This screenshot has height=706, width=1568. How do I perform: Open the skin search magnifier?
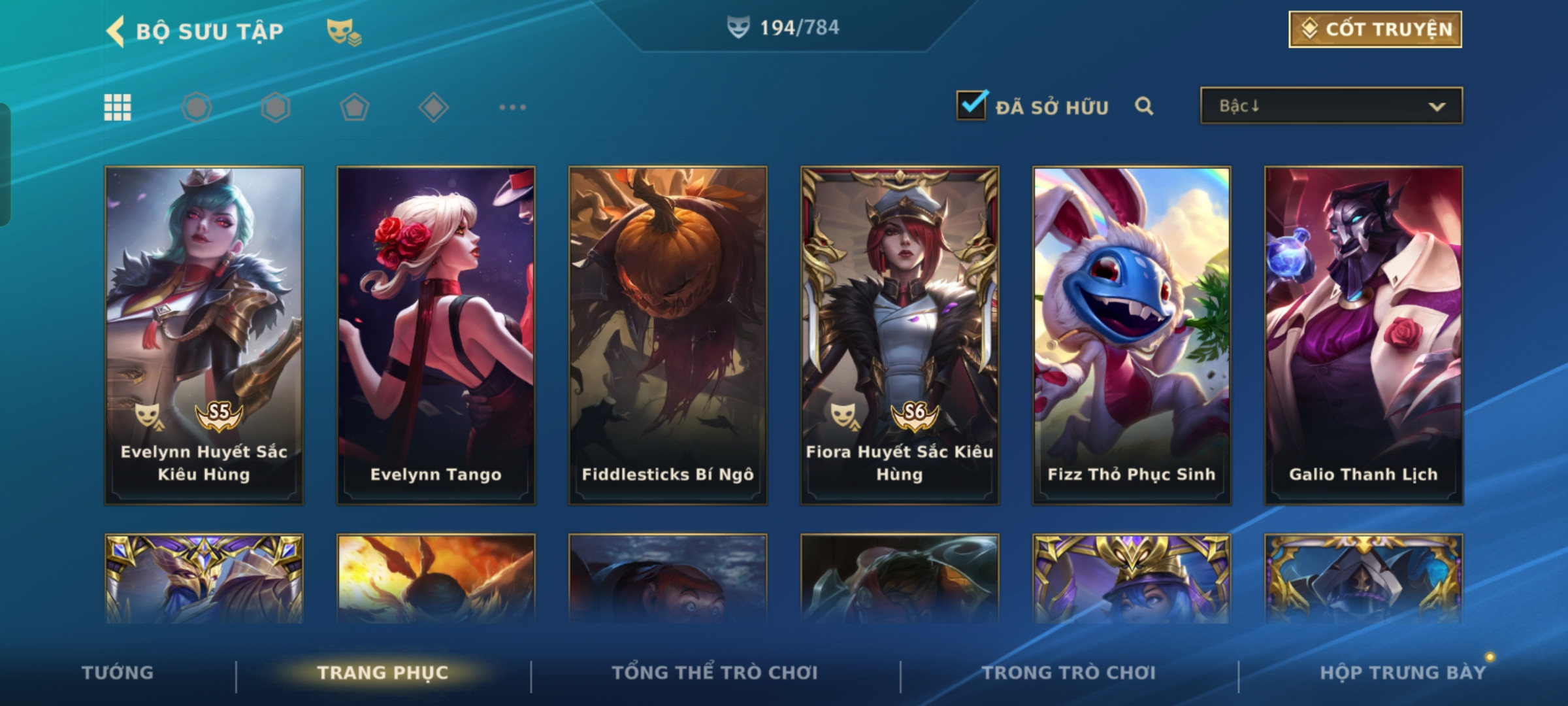click(1143, 106)
